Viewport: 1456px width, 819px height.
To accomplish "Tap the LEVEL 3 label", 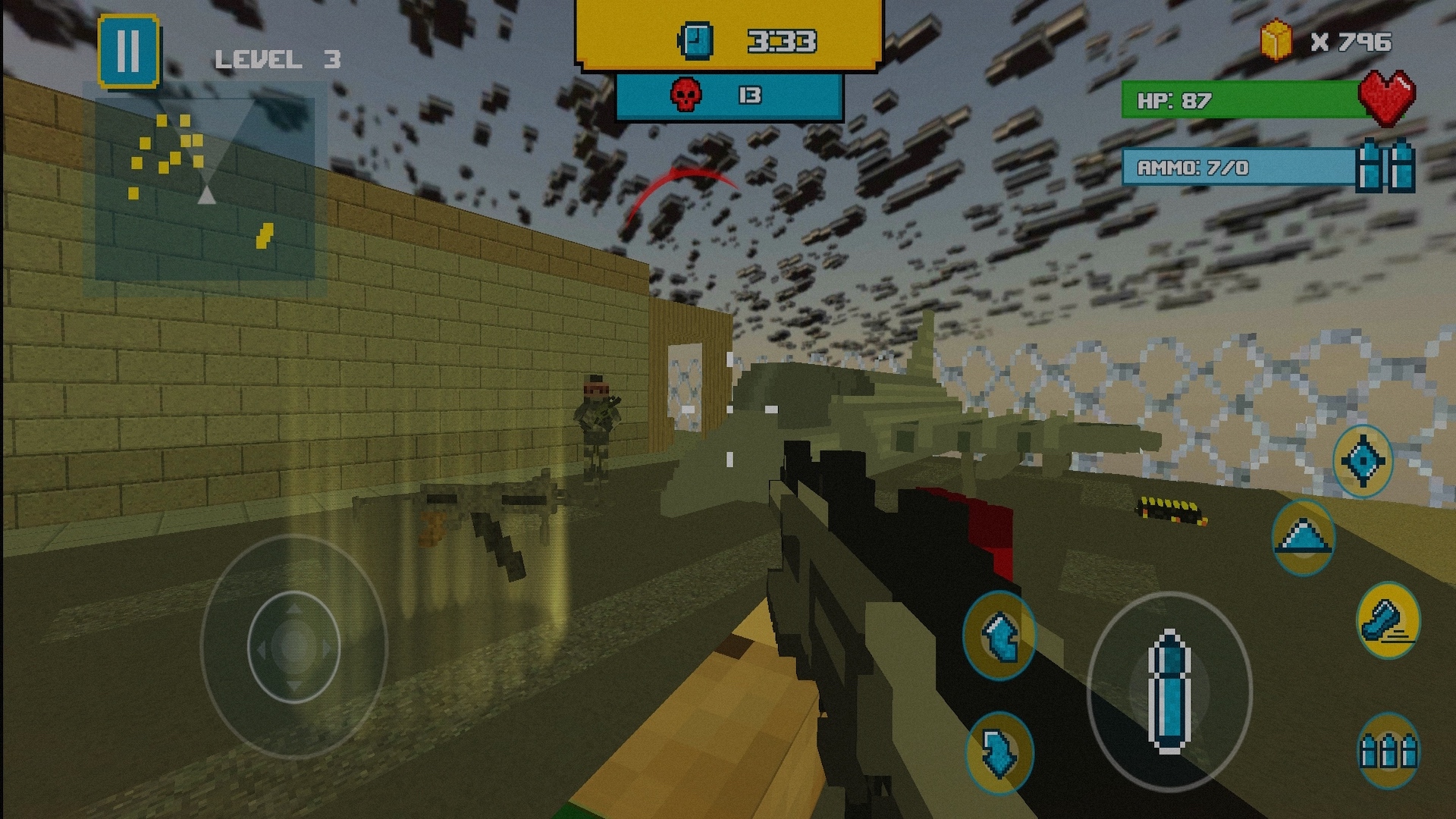I will click(278, 58).
